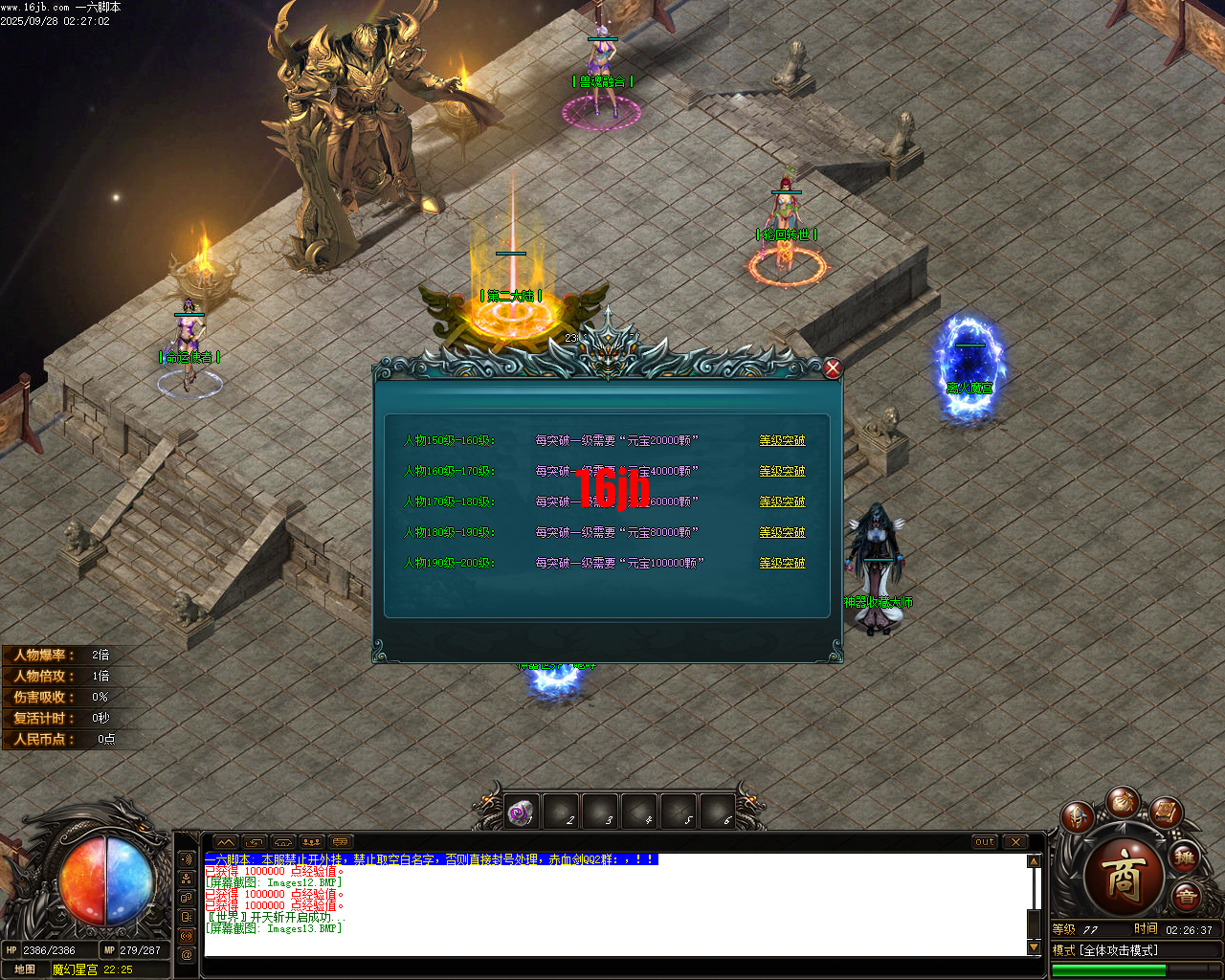Click the chat scrollbar up arrow
This screenshot has height=980, width=1225.
[x=1034, y=859]
